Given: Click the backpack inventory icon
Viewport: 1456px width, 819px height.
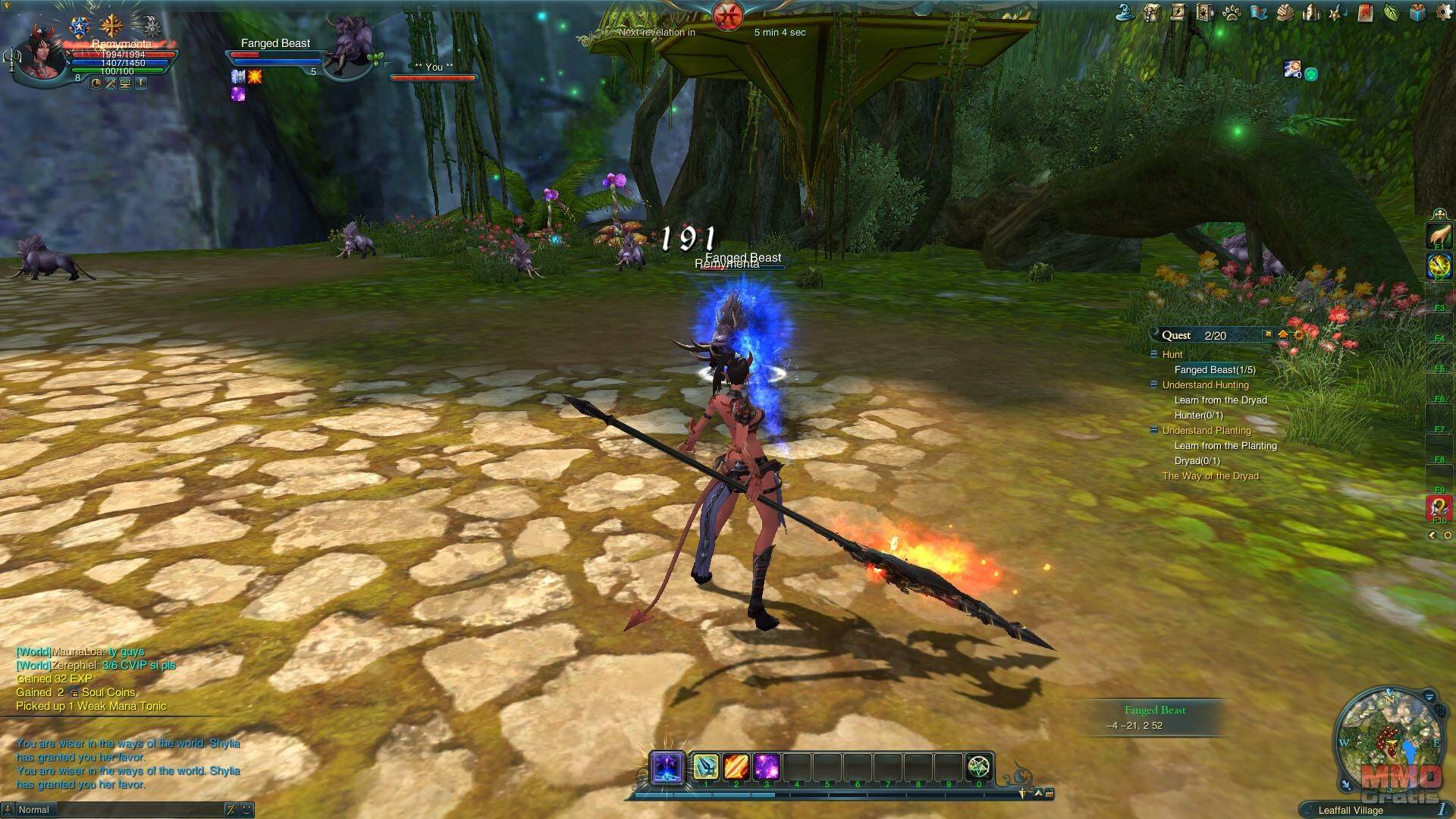Looking at the screenshot, I should click(1153, 12).
